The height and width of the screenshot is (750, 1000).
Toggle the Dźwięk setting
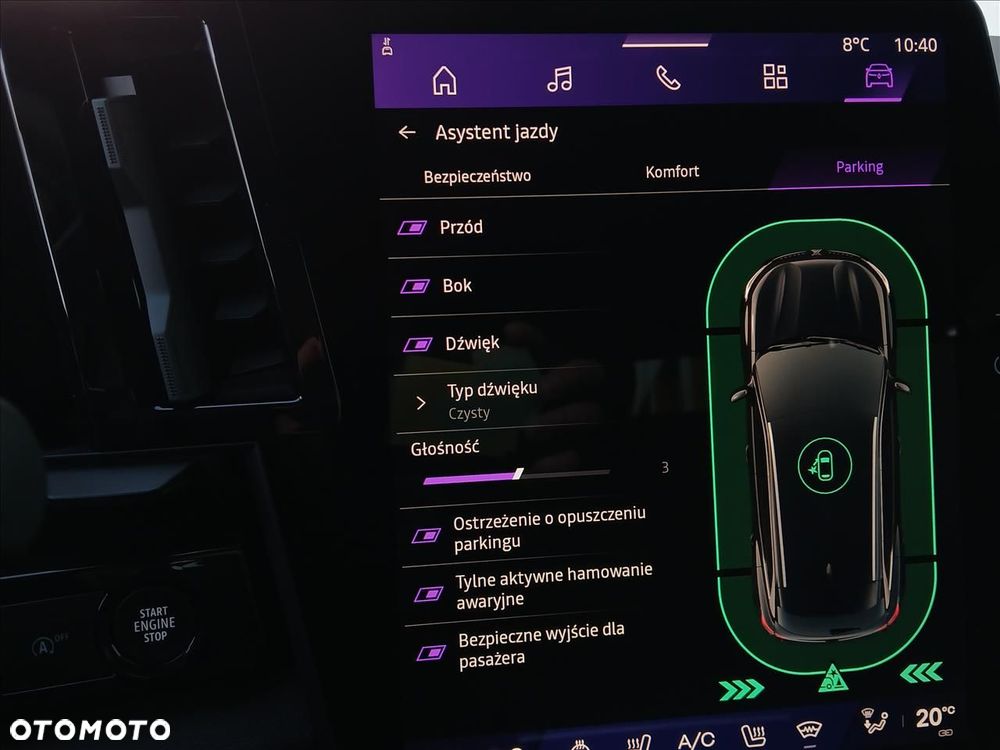click(417, 345)
